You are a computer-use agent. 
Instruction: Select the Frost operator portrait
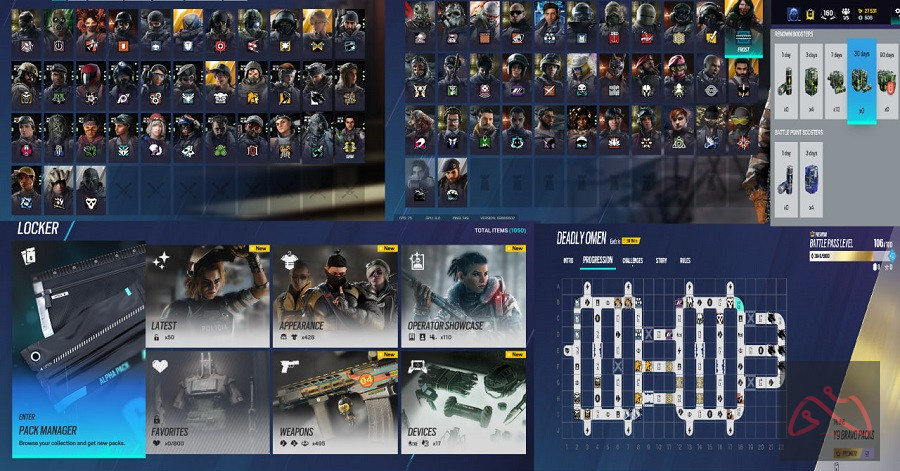[x=743, y=30]
